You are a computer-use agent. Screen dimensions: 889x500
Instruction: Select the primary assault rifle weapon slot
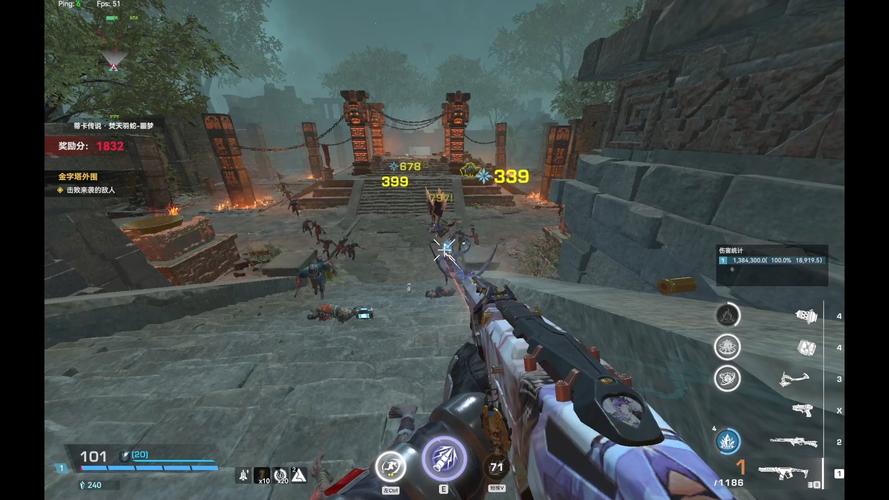pyautogui.click(x=782, y=472)
